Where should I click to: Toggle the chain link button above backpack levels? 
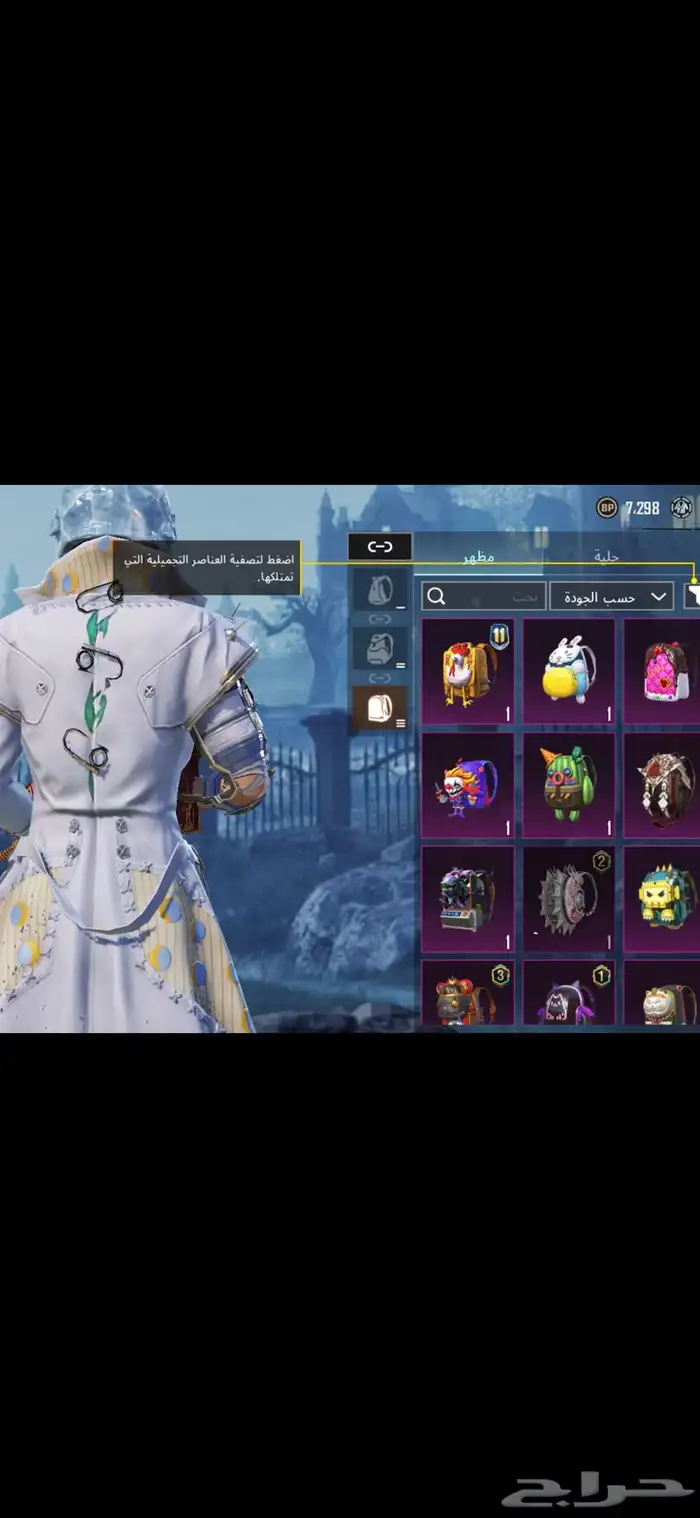pyautogui.click(x=380, y=546)
